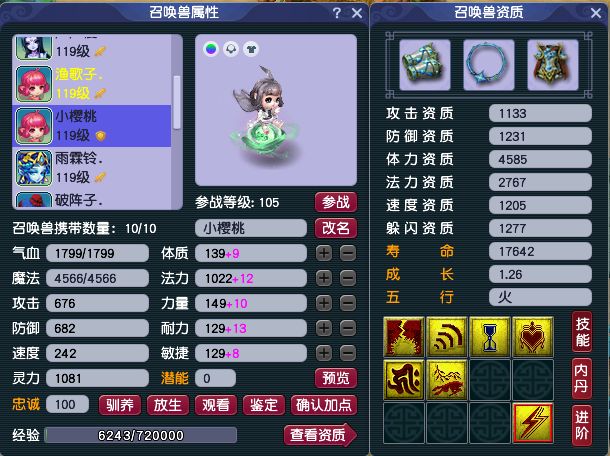
Task: Click the 参战 button
Action: (x=336, y=202)
